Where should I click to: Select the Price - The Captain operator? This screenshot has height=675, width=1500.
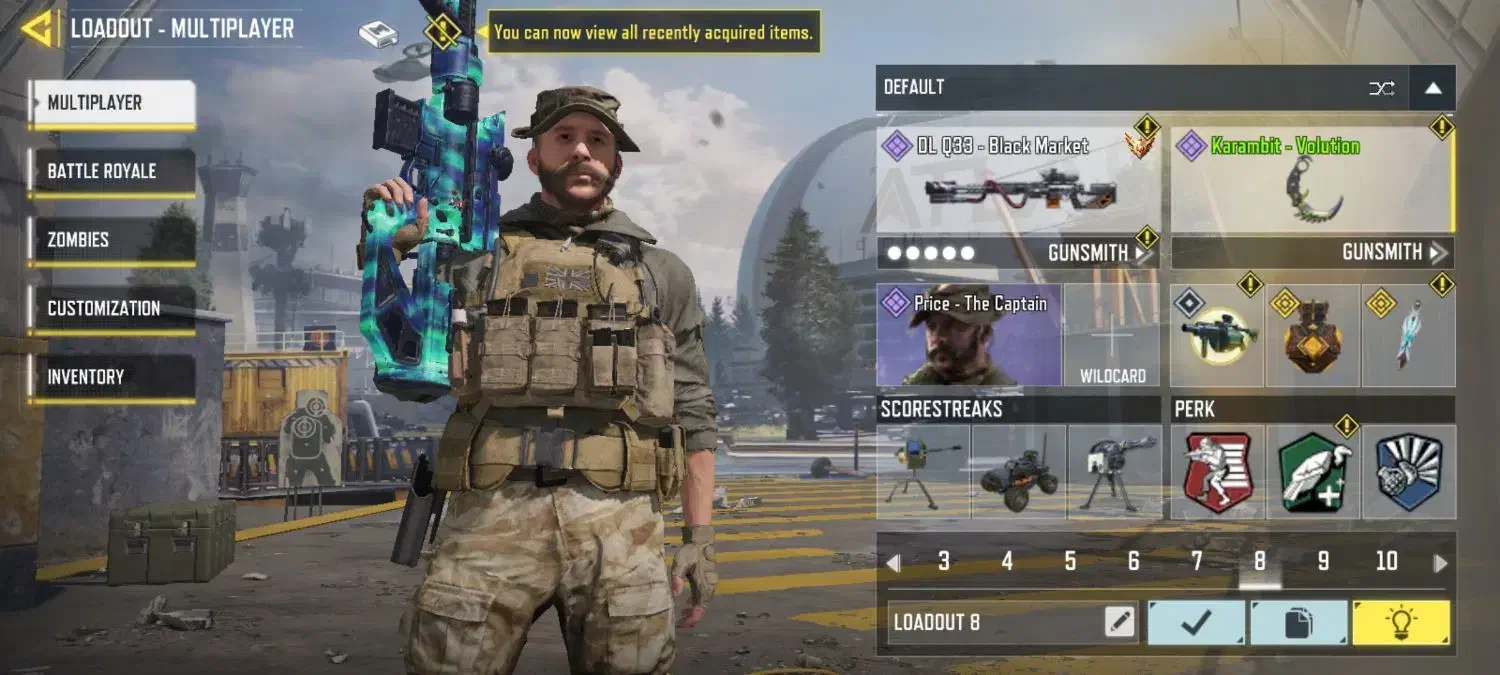click(969, 335)
